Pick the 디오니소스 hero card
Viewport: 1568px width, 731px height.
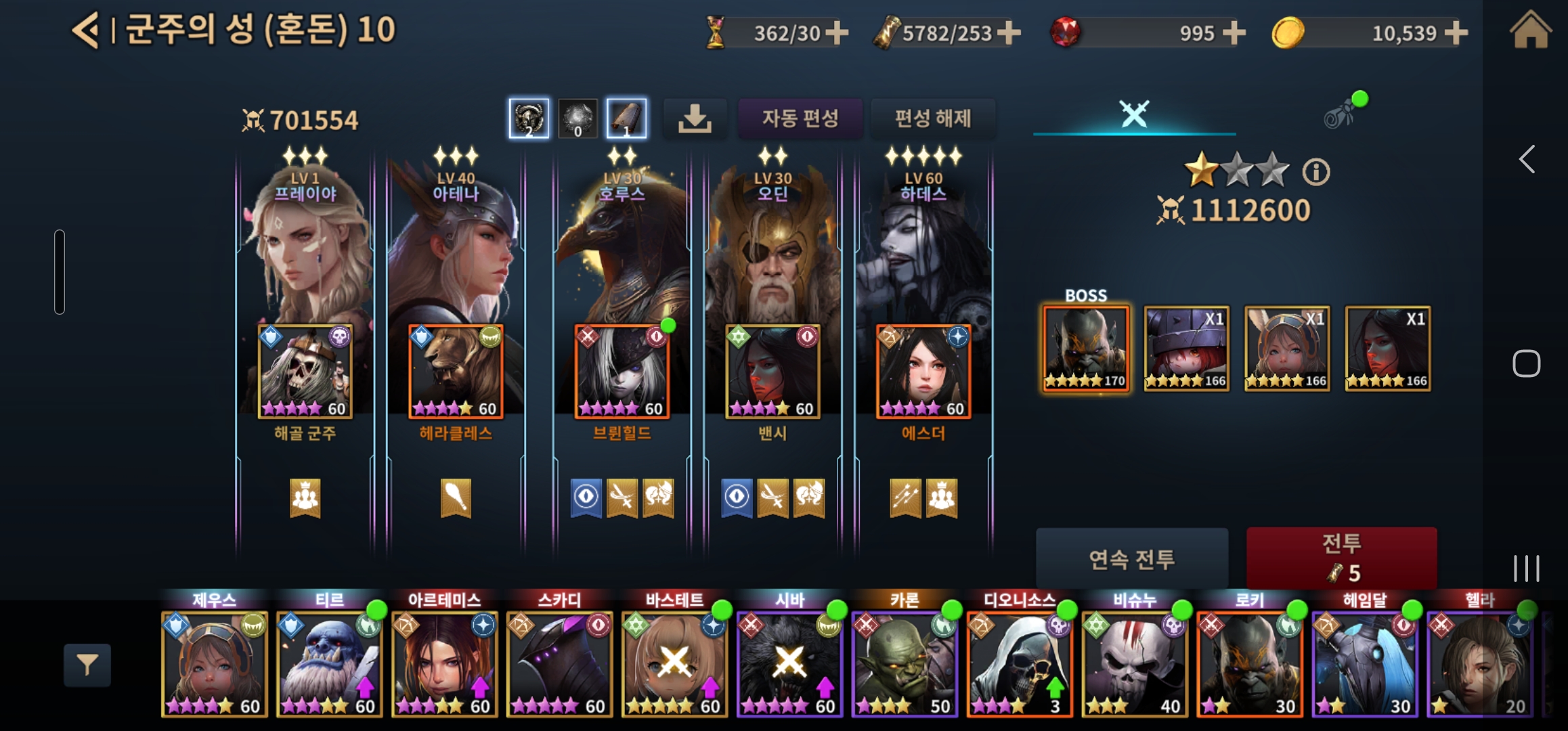1020,663
